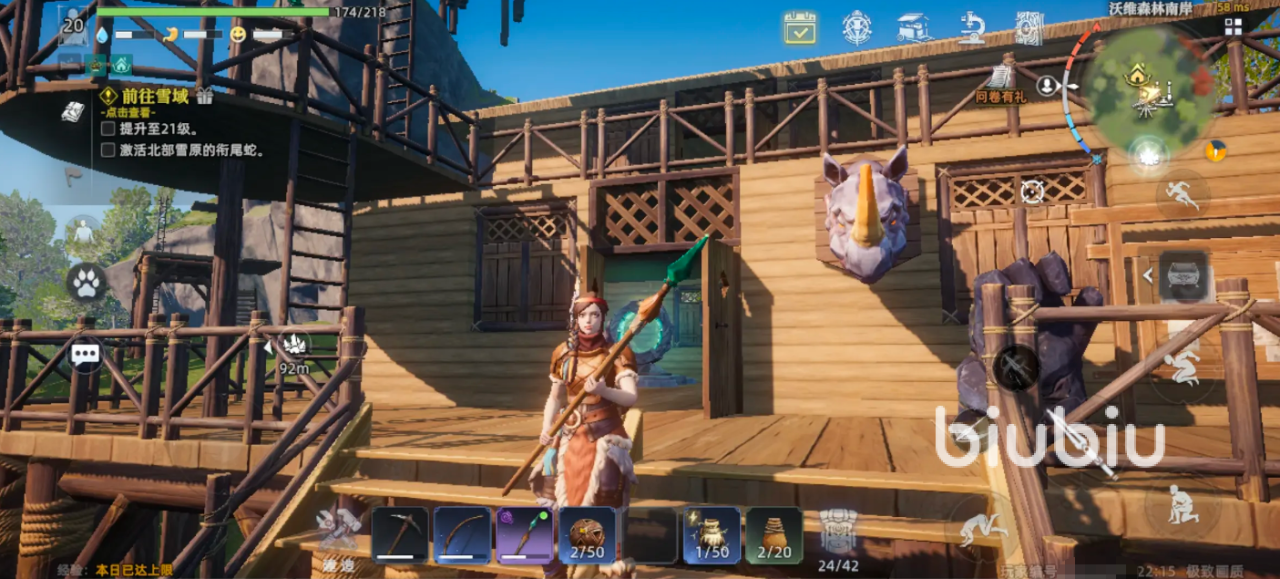
Task: Select the tied pouch slot 2/20
Action: point(774,535)
